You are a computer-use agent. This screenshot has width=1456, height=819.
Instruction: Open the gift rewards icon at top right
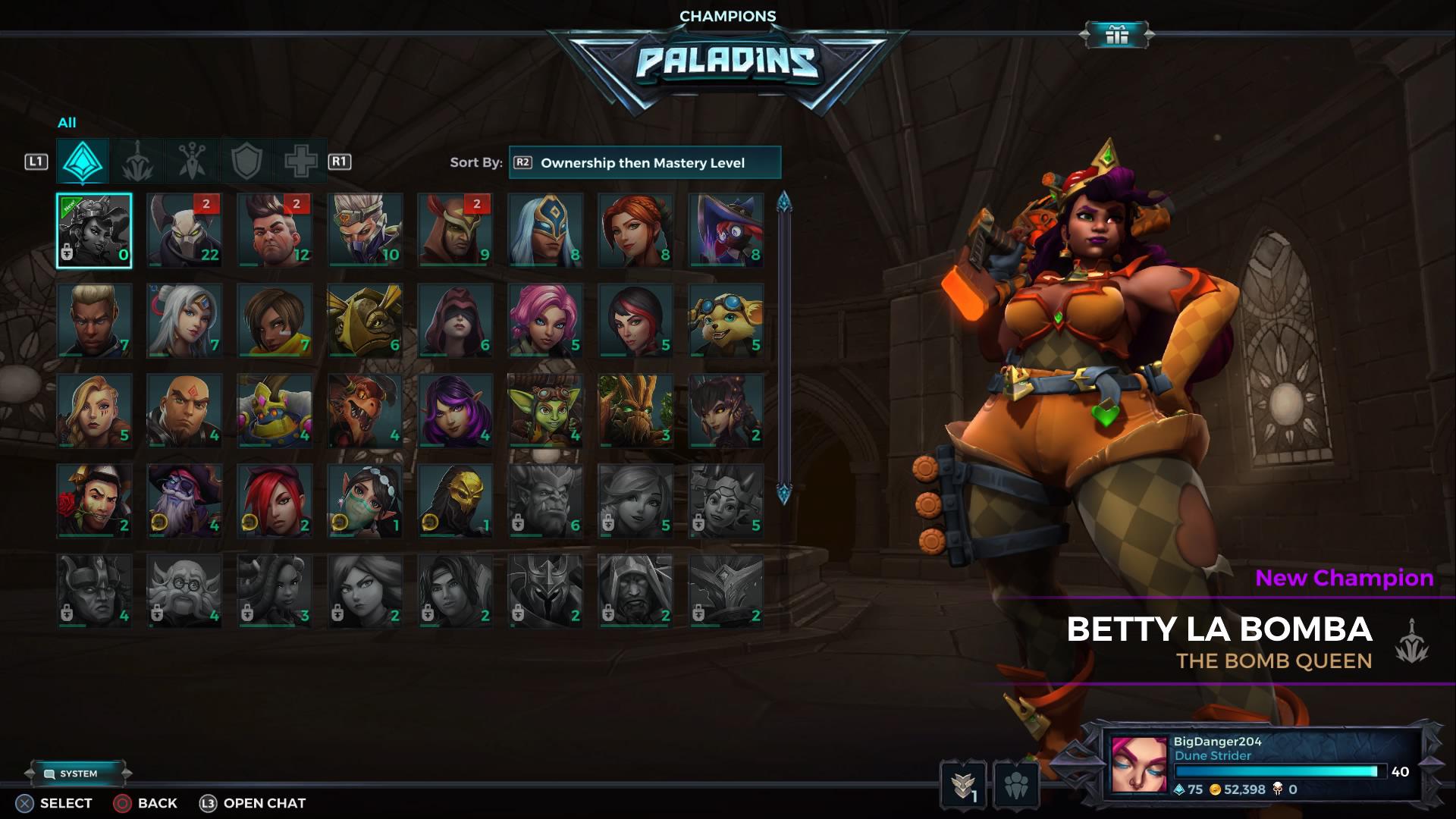[1116, 33]
